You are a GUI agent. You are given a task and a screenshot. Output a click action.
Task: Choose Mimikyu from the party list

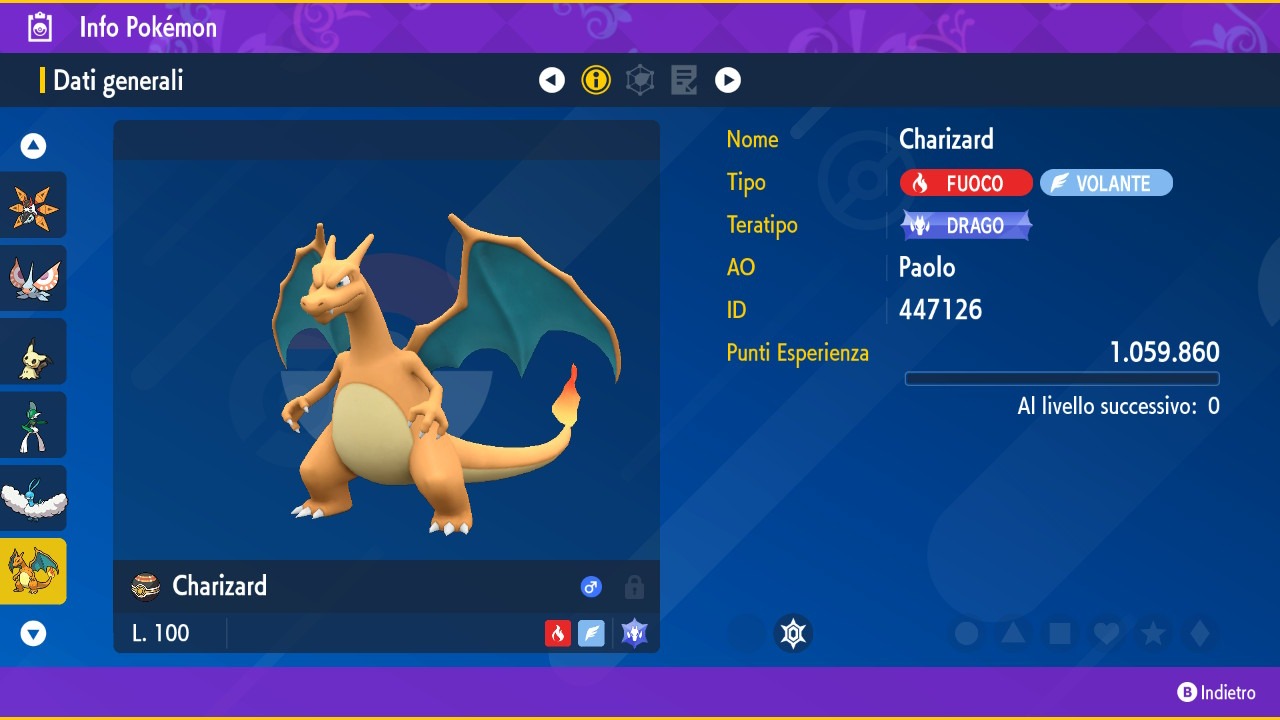click(34, 352)
